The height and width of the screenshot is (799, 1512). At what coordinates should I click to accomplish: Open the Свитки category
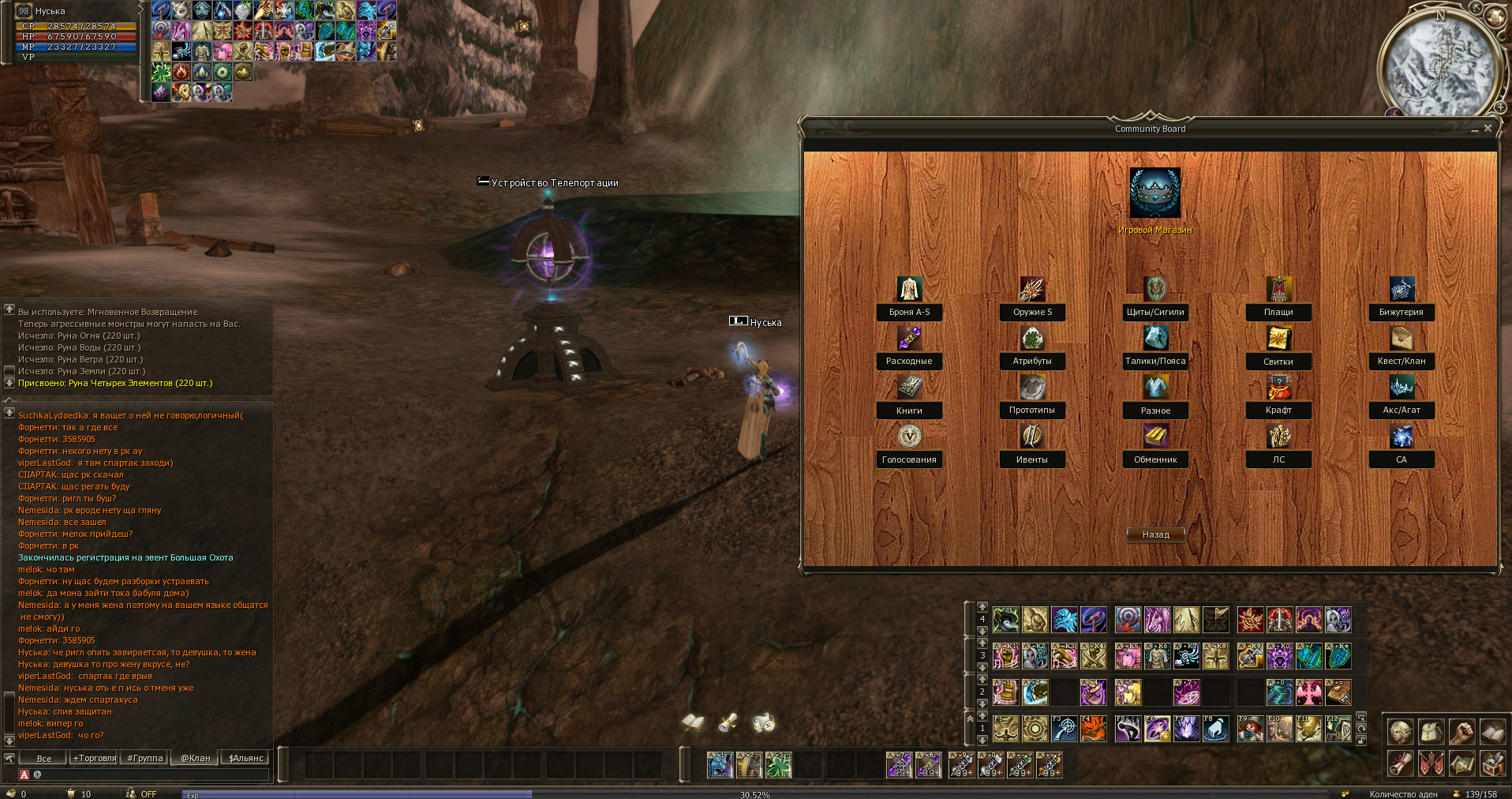click(1278, 362)
